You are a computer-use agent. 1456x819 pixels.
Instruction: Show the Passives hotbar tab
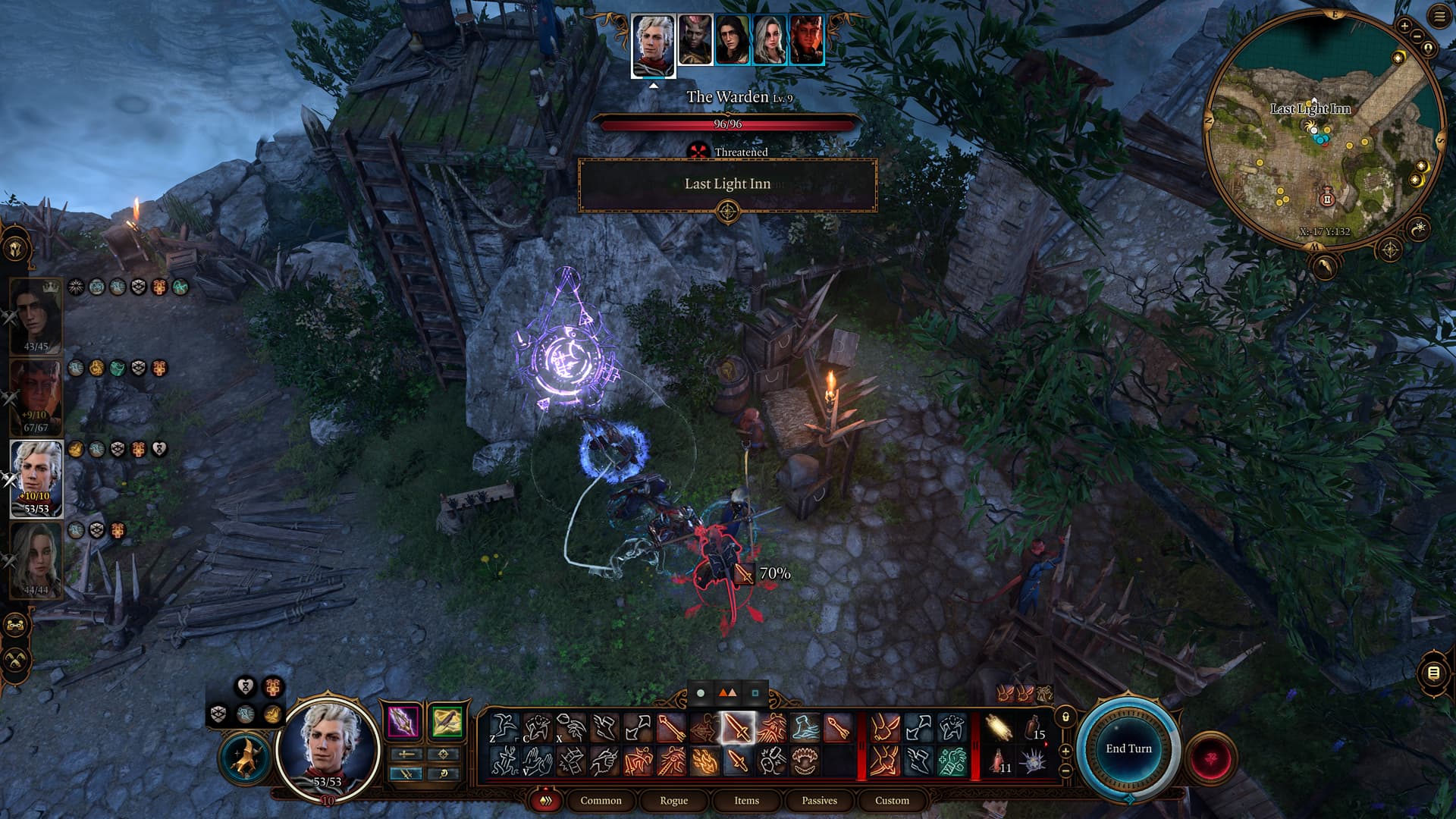819,800
